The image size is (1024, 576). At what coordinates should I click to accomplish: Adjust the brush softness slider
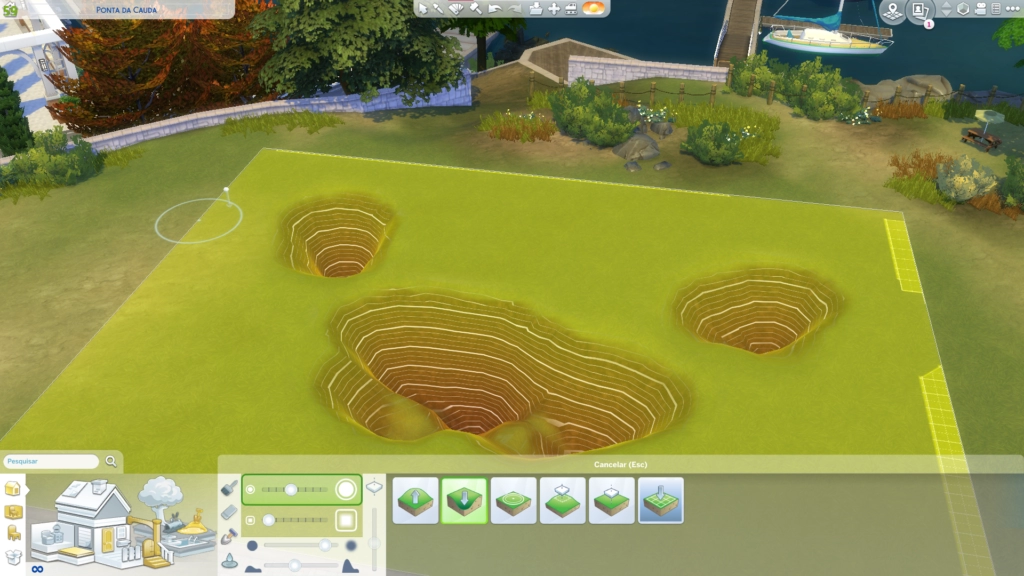pyautogui.click(x=325, y=545)
